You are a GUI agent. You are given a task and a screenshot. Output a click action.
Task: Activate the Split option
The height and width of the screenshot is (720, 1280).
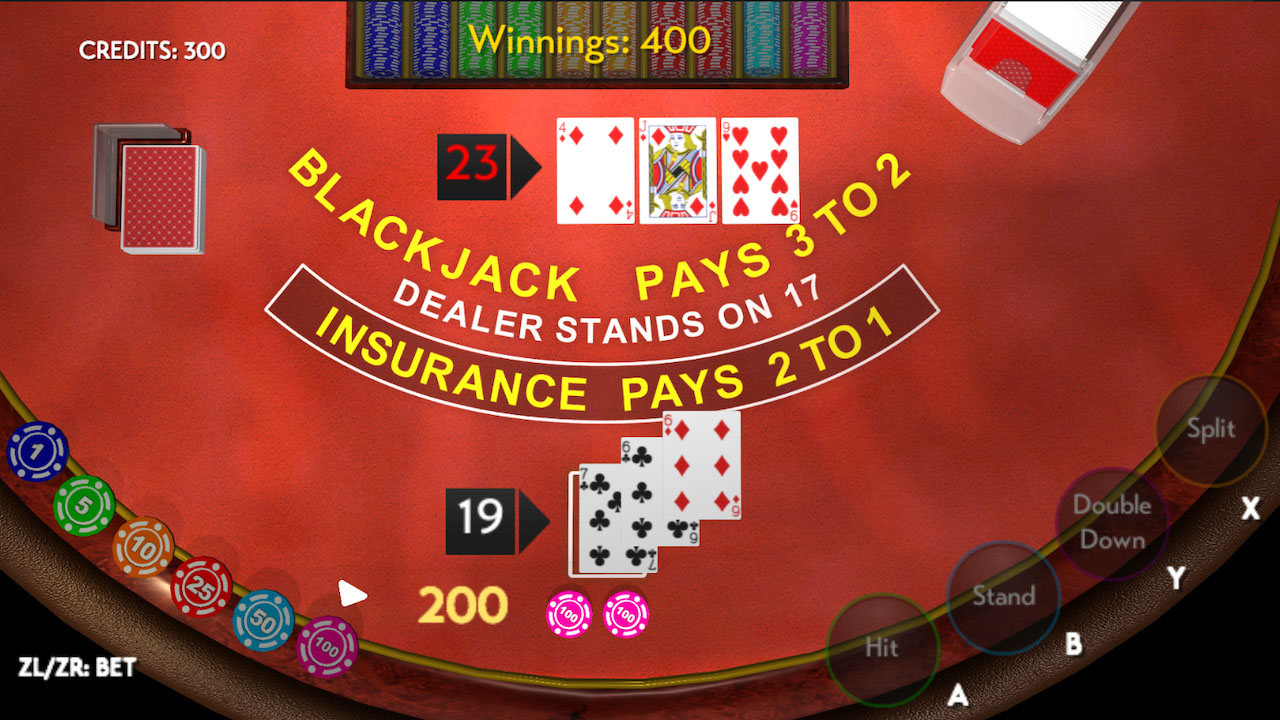tap(1210, 430)
